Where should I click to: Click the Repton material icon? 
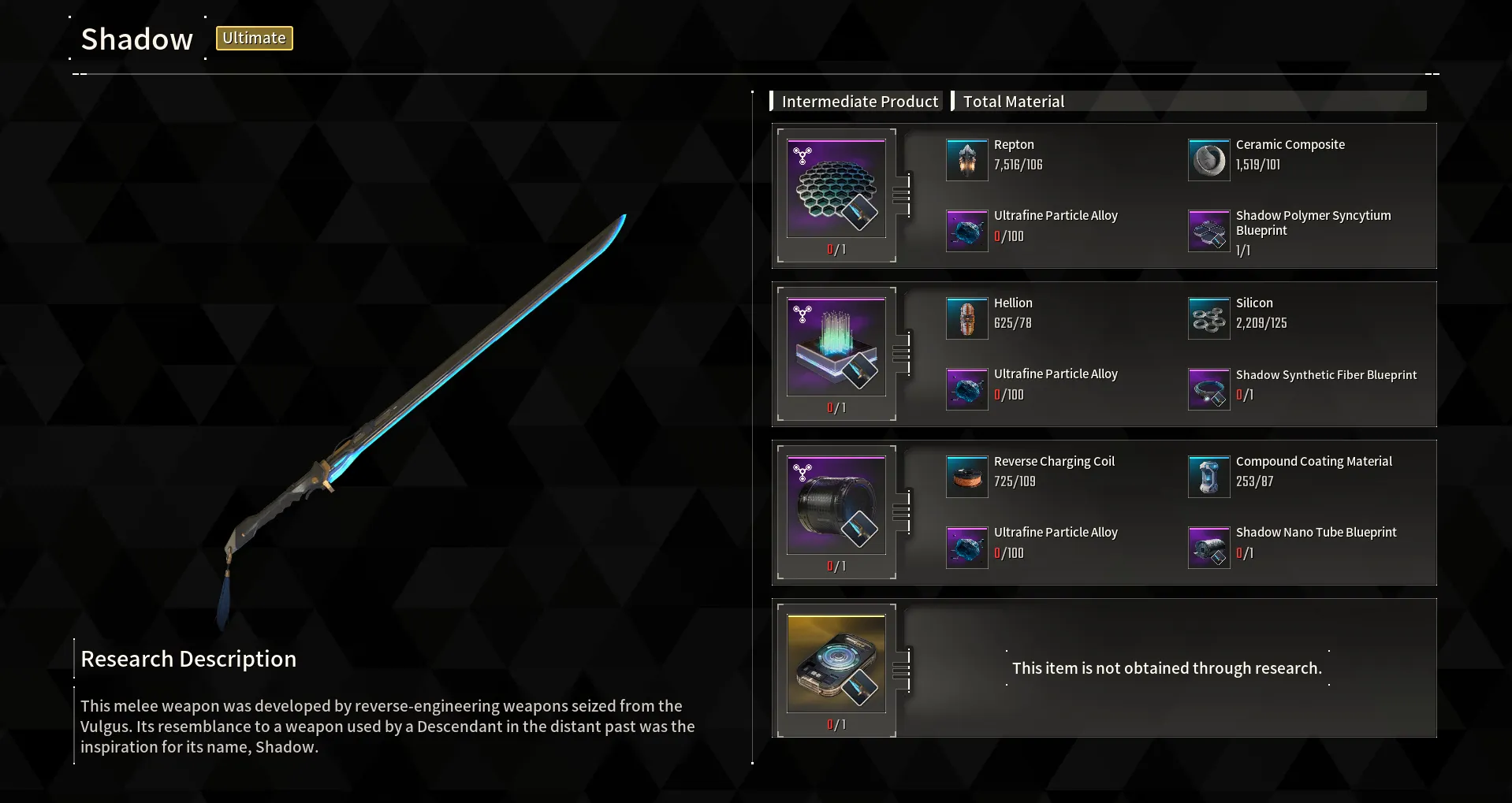click(x=967, y=160)
